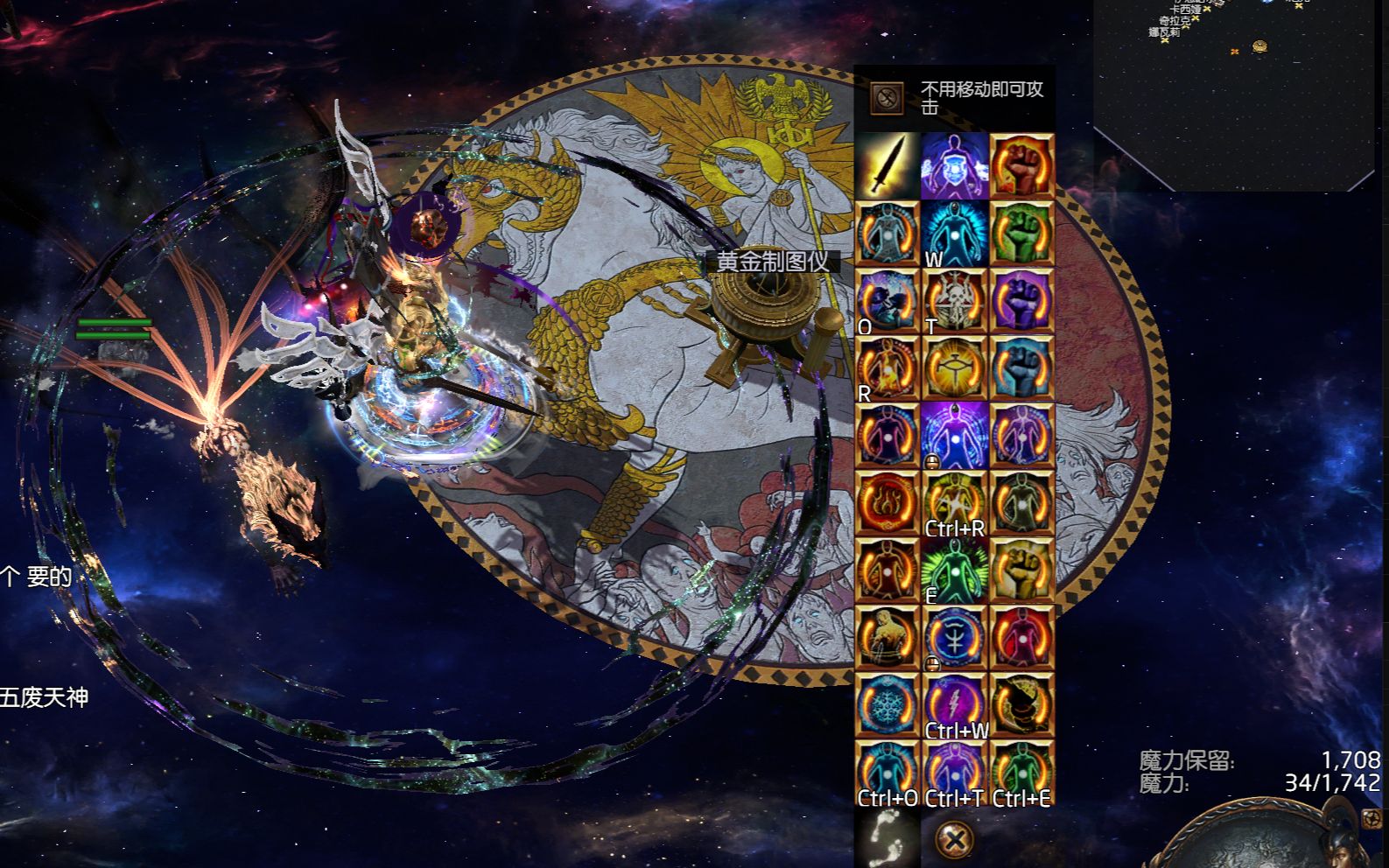Select the burning figure skill icon

887,368
